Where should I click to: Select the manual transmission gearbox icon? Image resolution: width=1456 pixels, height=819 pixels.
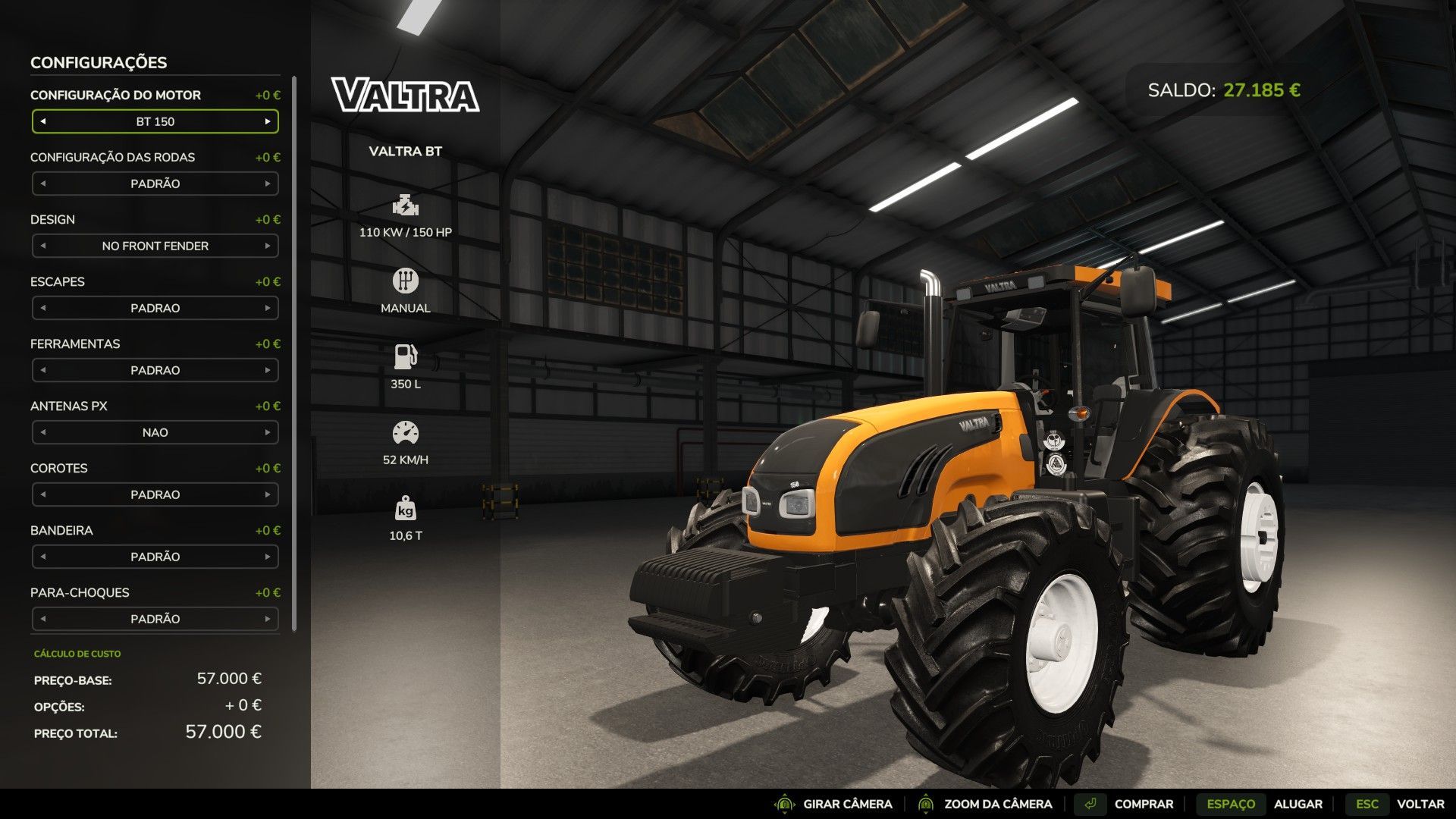[405, 280]
